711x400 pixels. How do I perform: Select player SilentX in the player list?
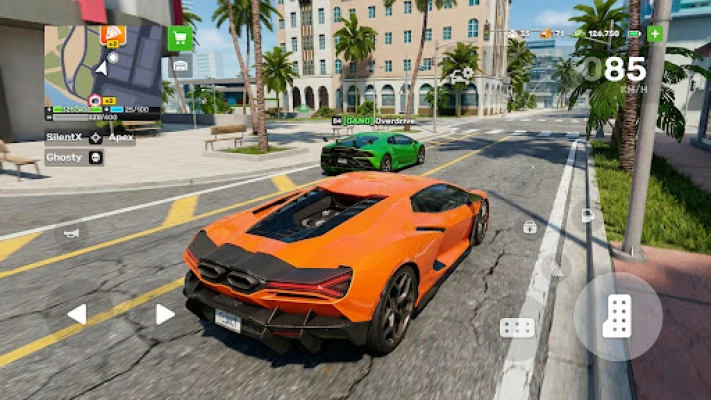click(65, 138)
